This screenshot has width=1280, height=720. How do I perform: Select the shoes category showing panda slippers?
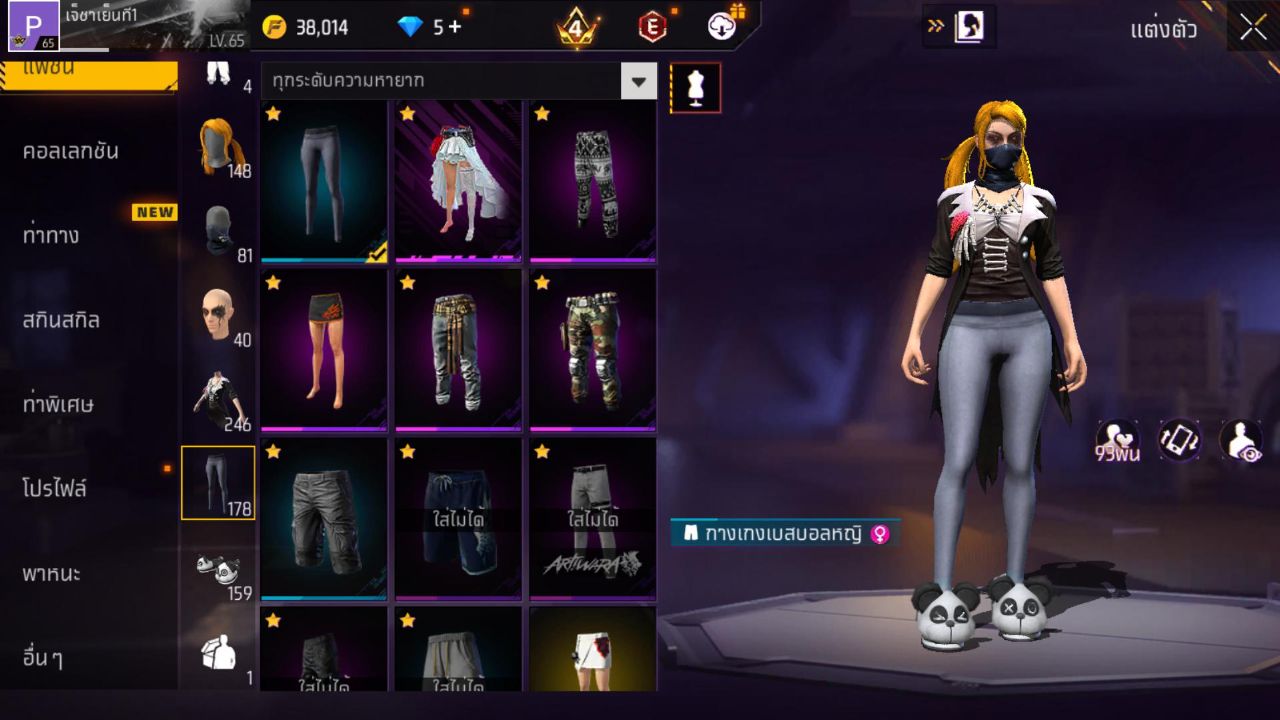coord(218,569)
